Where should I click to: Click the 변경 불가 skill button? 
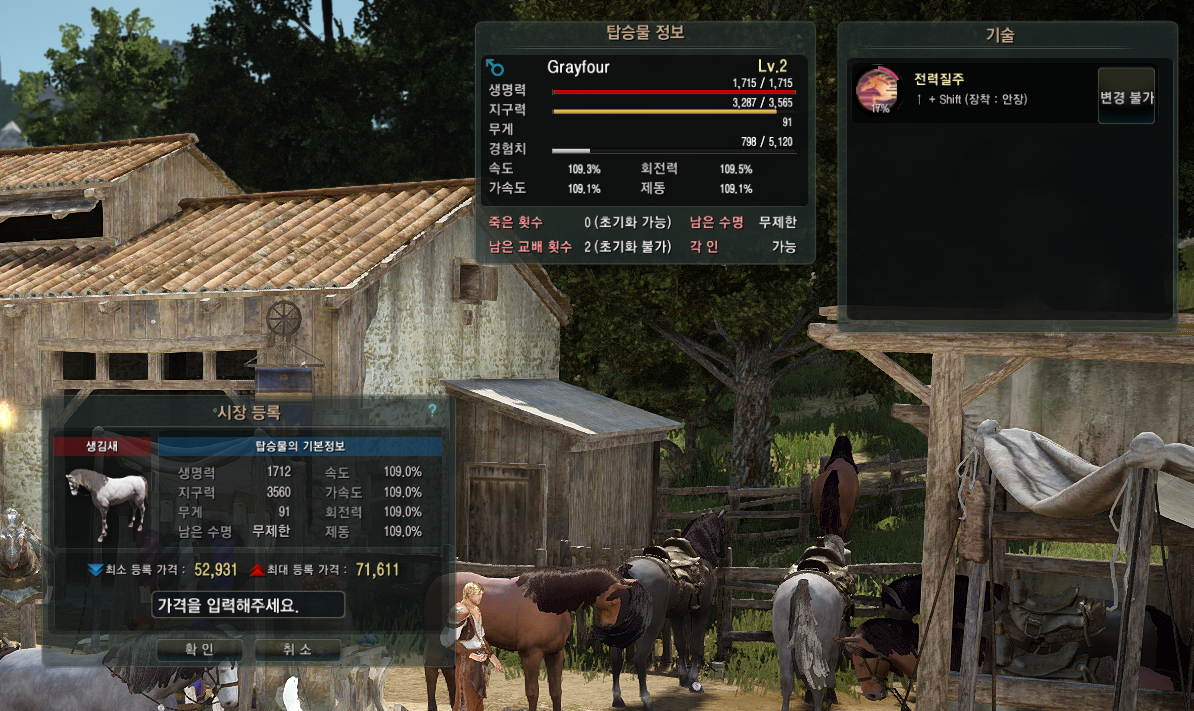1126,97
